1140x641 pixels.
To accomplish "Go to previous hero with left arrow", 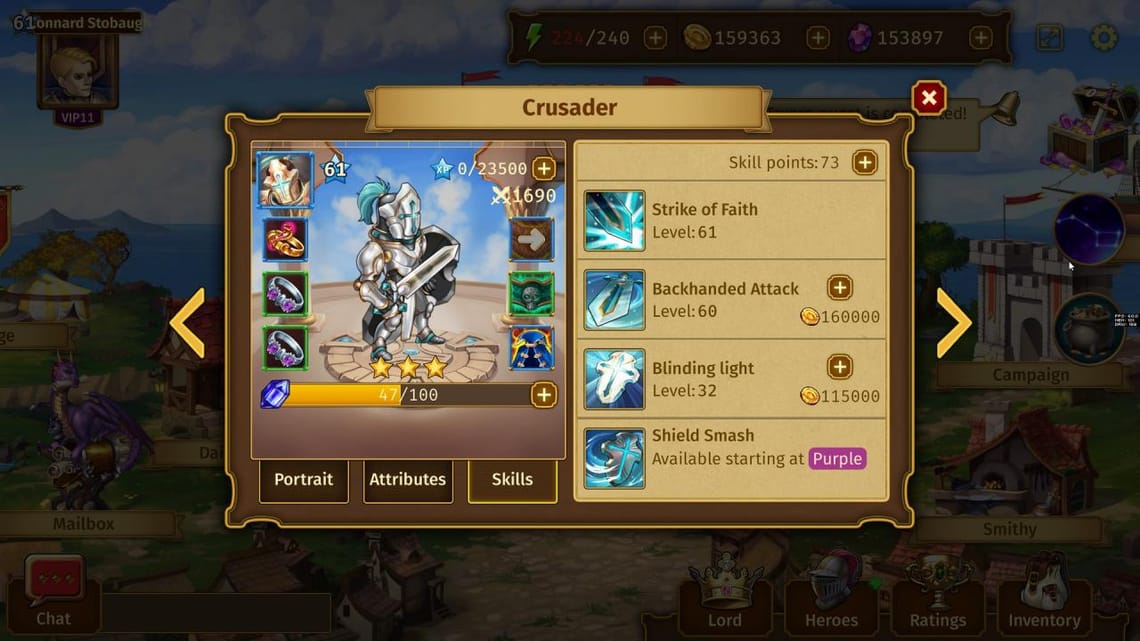I will point(187,323).
